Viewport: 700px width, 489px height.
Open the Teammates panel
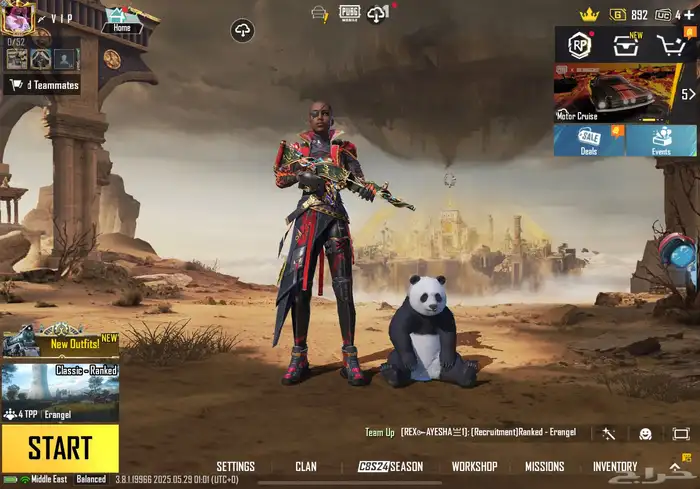pos(42,85)
